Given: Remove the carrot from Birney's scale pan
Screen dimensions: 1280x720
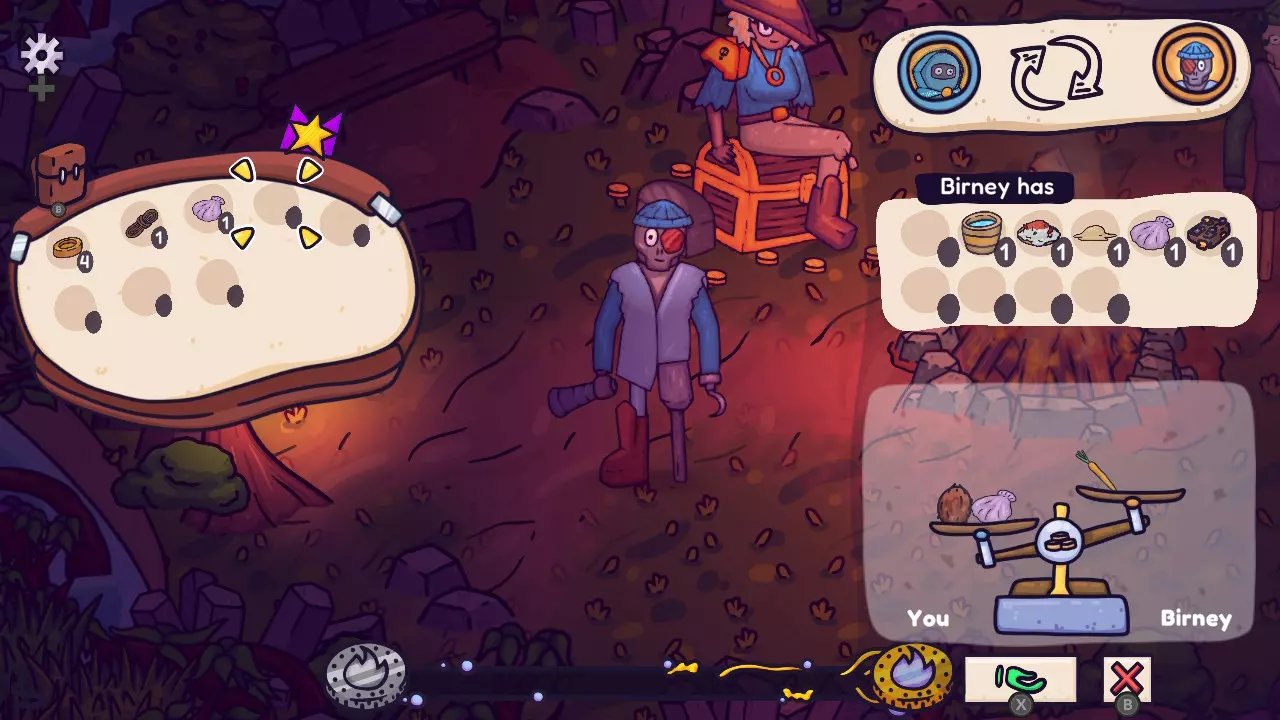Looking at the screenshot, I should [x=1095, y=471].
